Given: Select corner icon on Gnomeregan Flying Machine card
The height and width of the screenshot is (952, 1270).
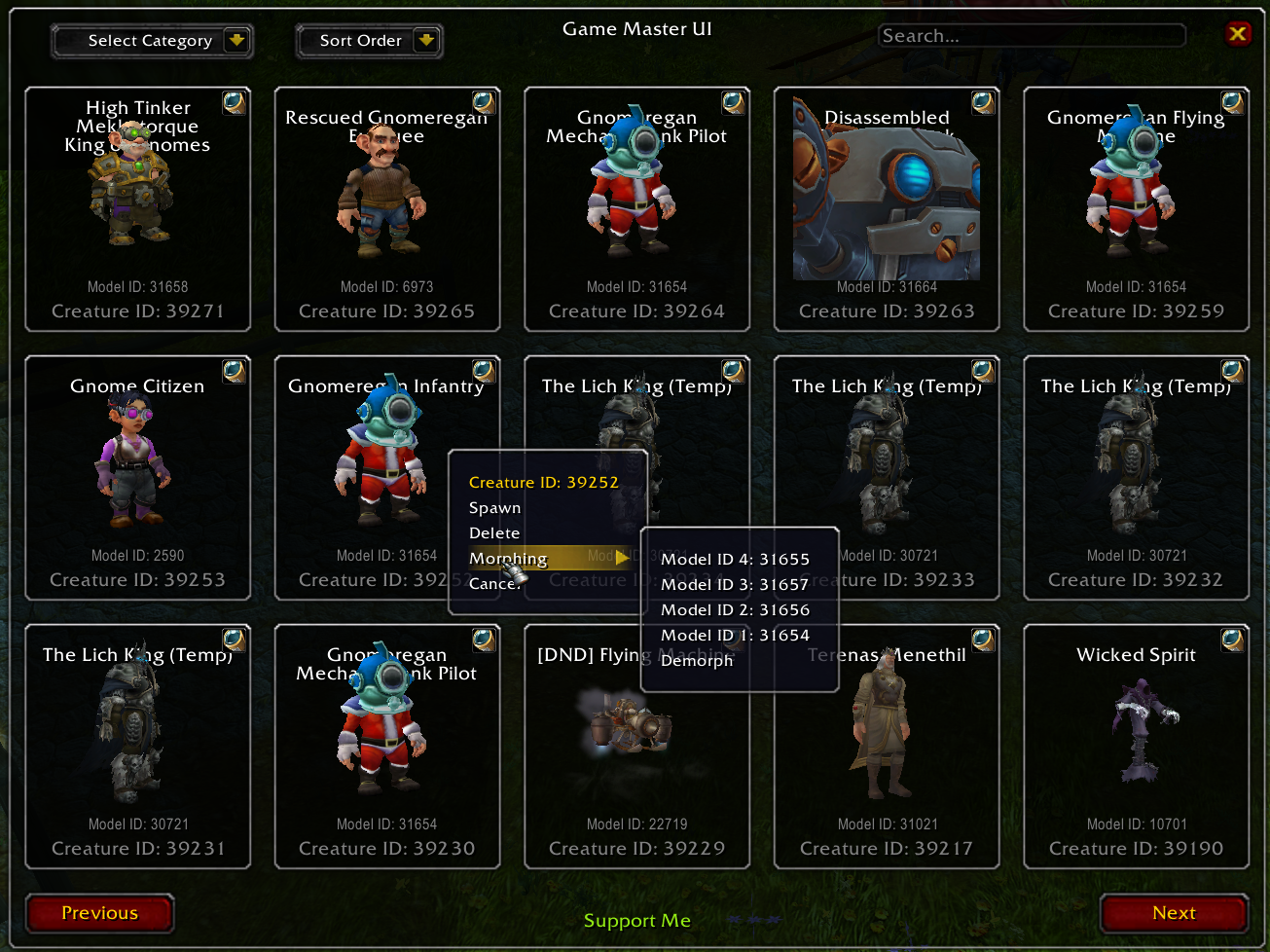Looking at the screenshot, I should pos(1232,101).
